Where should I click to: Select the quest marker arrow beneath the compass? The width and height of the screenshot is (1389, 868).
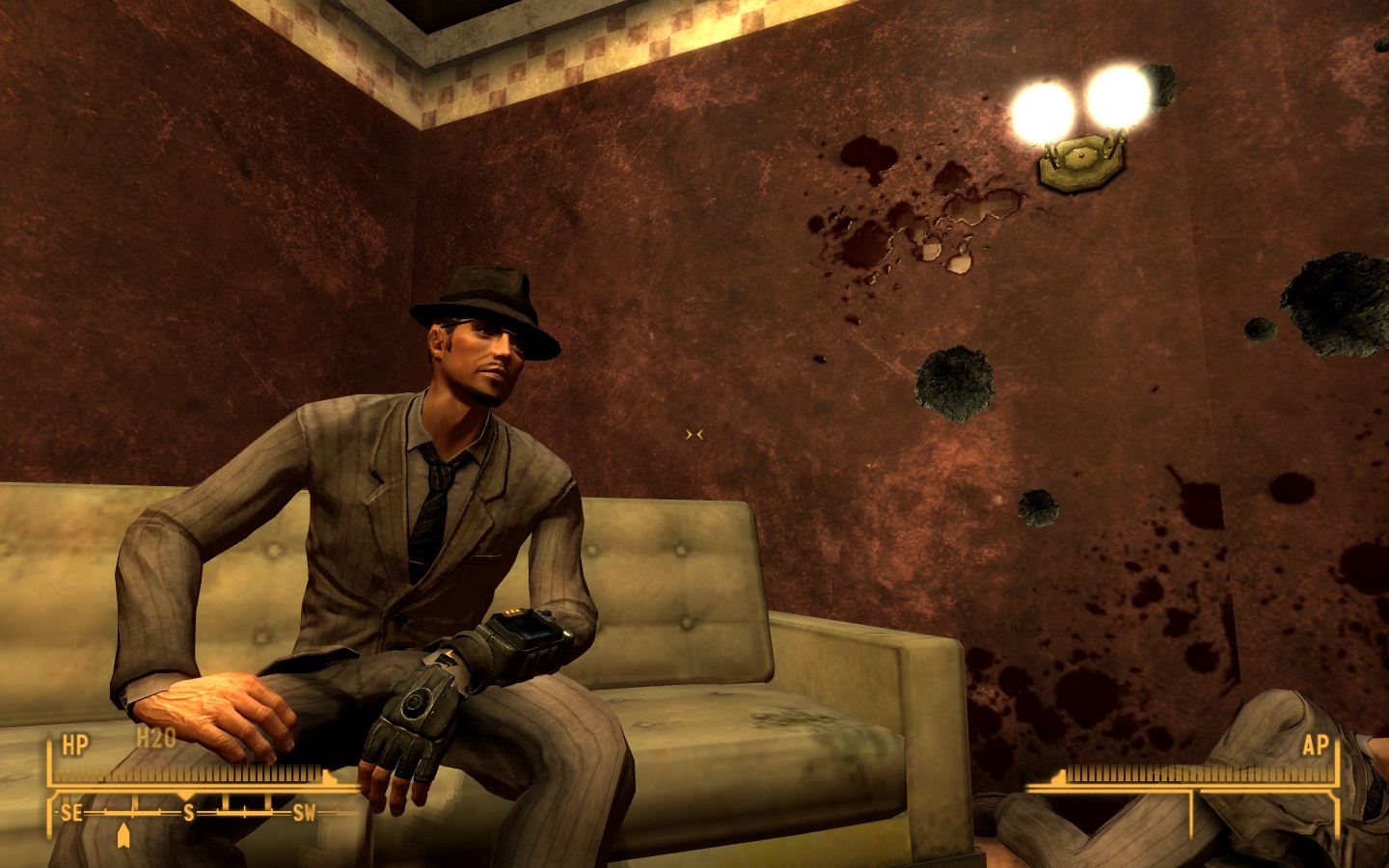123,835
